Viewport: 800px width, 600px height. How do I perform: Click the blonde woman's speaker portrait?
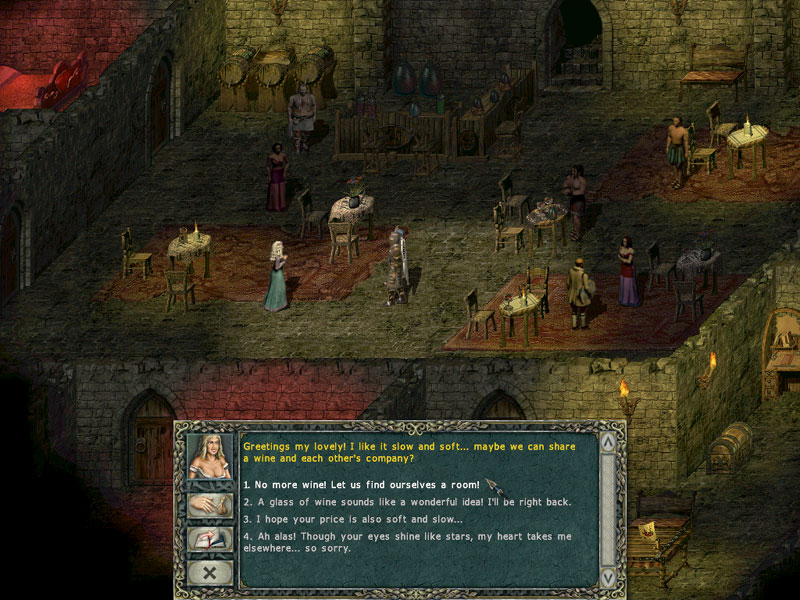(x=210, y=459)
